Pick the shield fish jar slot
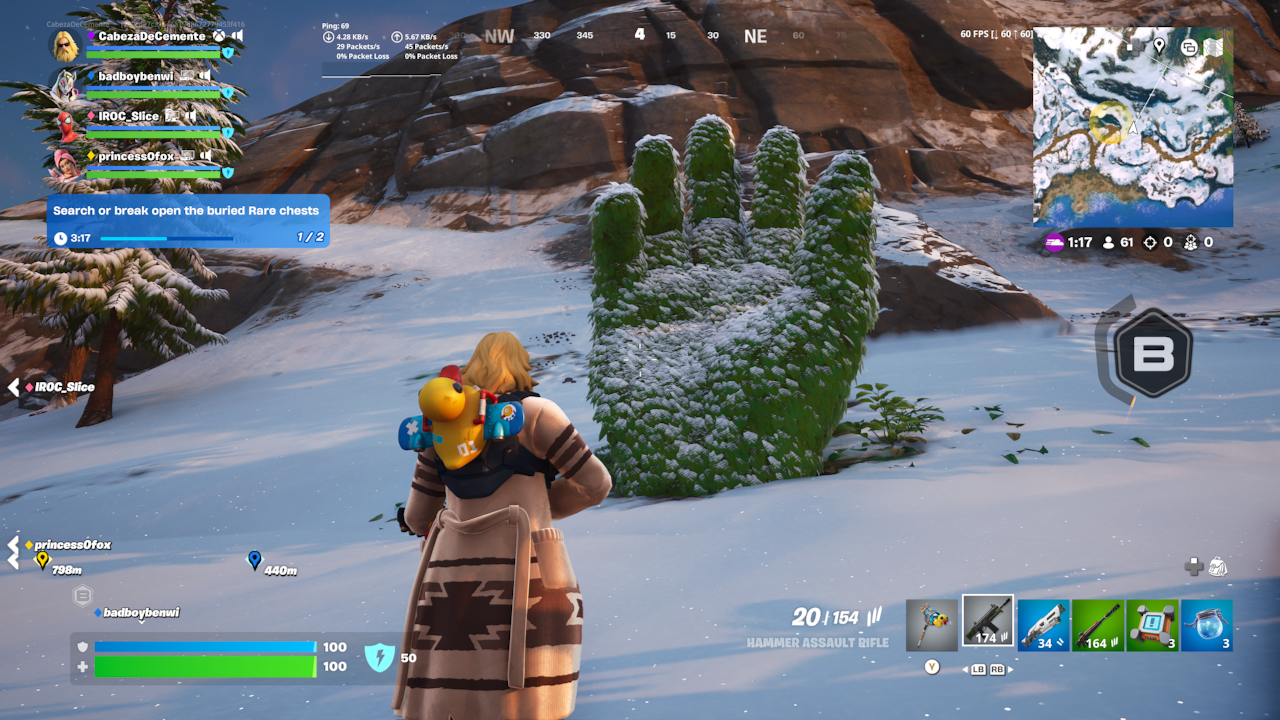 click(1206, 625)
